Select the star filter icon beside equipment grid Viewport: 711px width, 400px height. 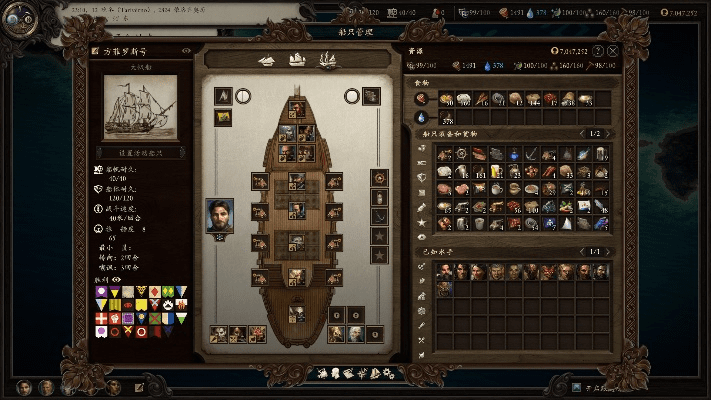[x=421, y=222]
